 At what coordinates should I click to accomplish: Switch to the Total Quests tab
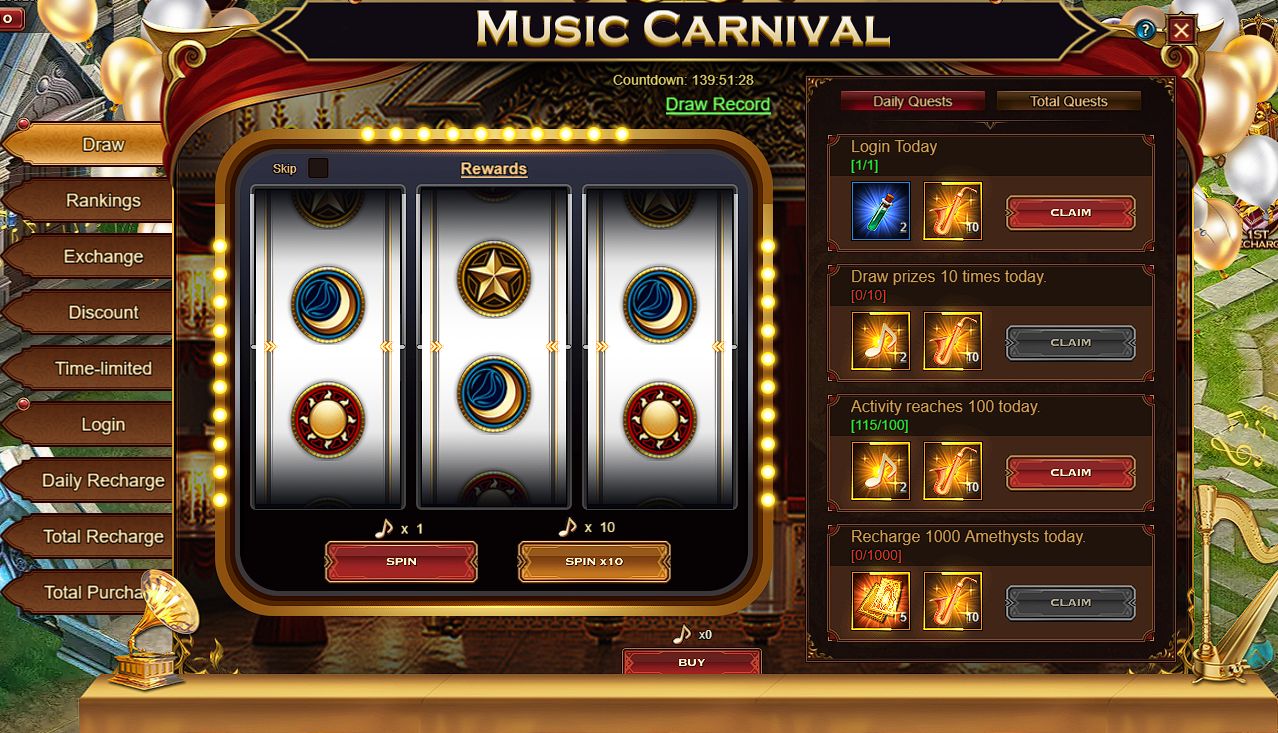(1068, 101)
